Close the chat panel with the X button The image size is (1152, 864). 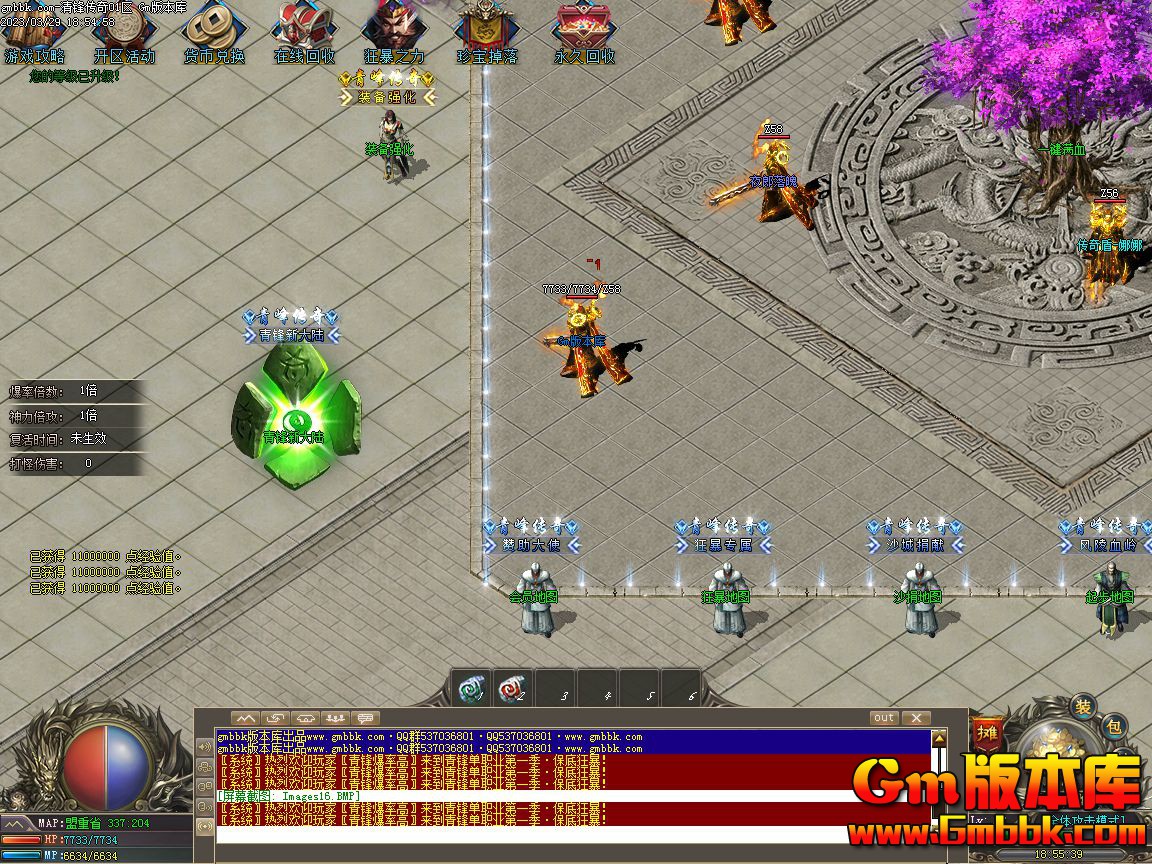click(x=915, y=718)
